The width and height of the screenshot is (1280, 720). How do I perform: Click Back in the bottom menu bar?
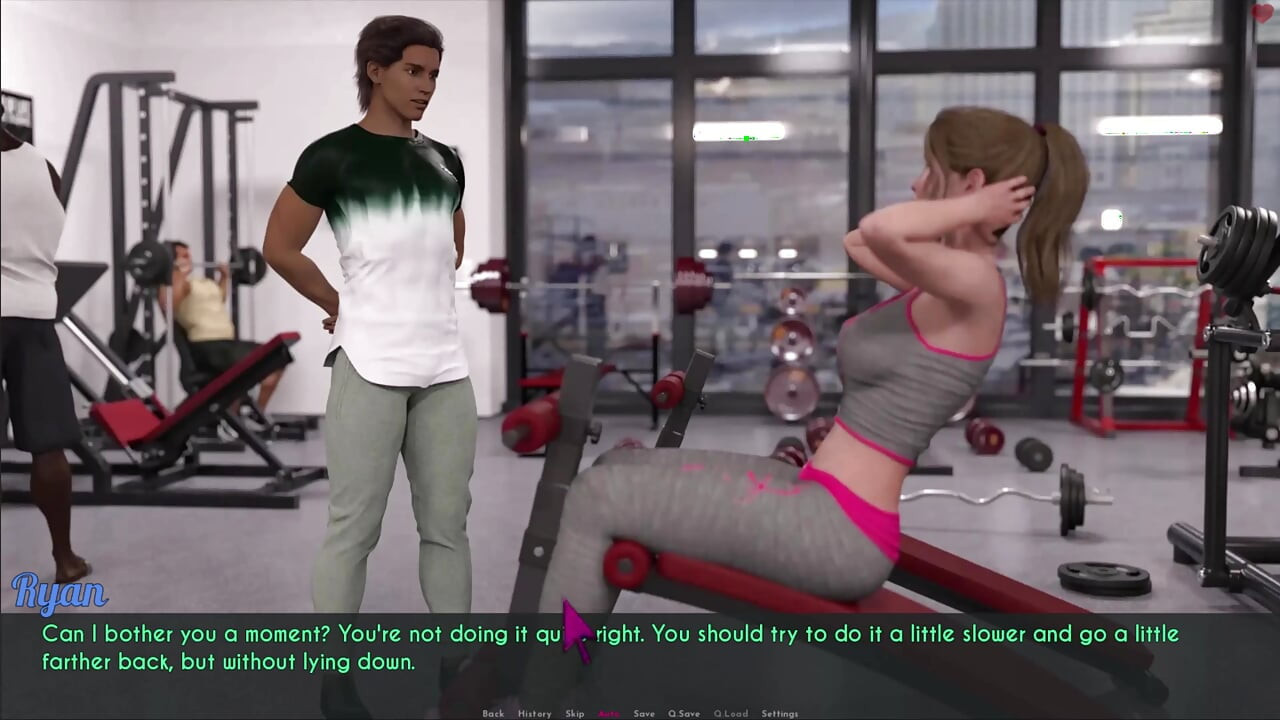(494, 713)
